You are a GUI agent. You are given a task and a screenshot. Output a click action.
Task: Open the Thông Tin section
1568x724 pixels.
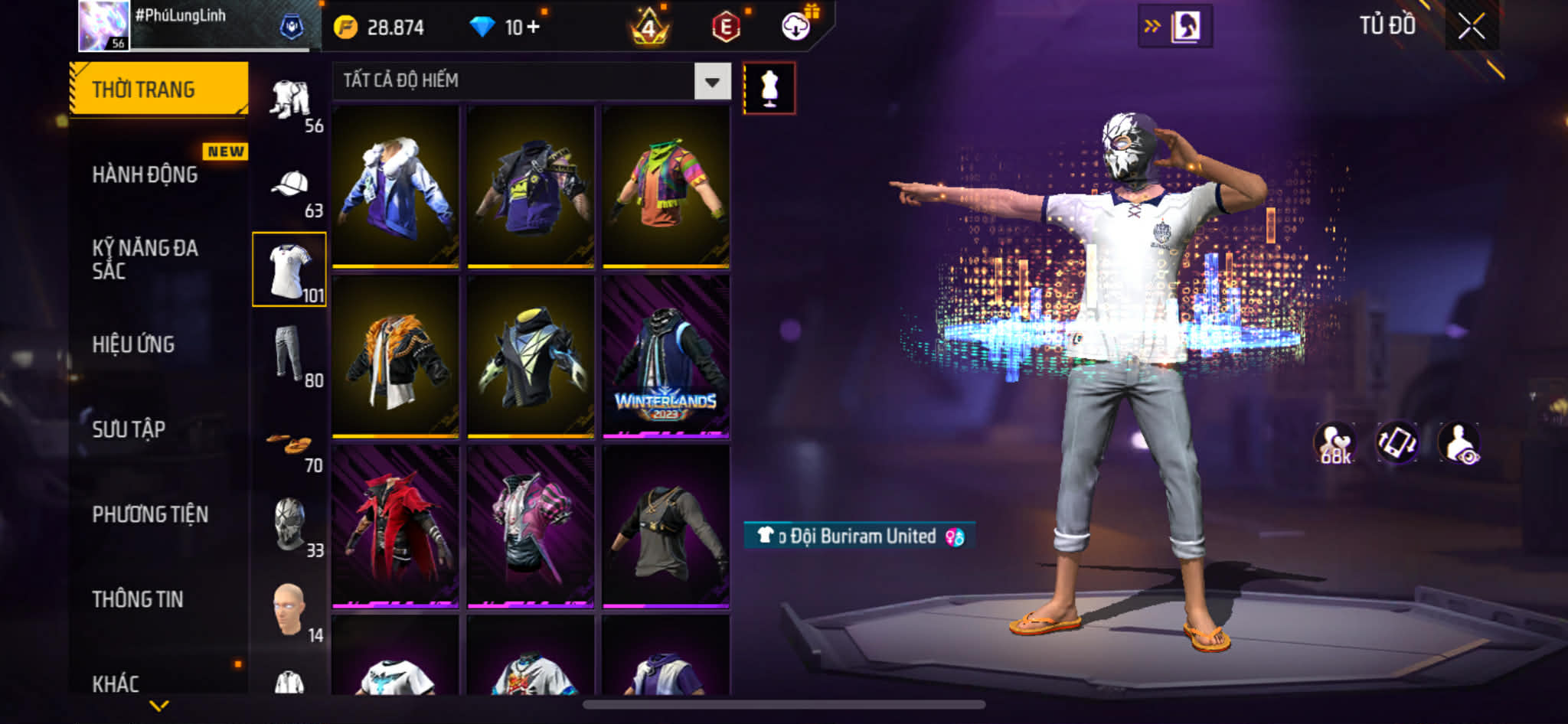click(138, 599)
